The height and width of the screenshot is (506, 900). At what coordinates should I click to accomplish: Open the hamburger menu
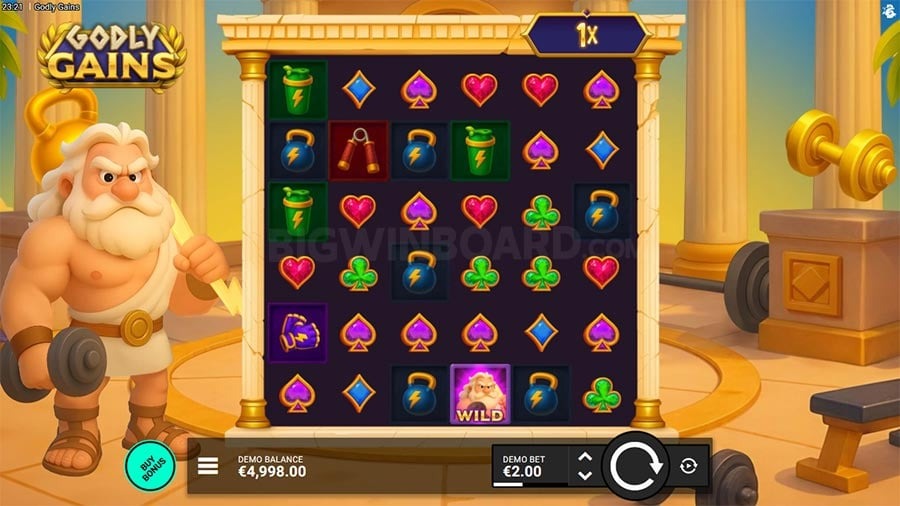pyautogui.click(x=209, y=466)
